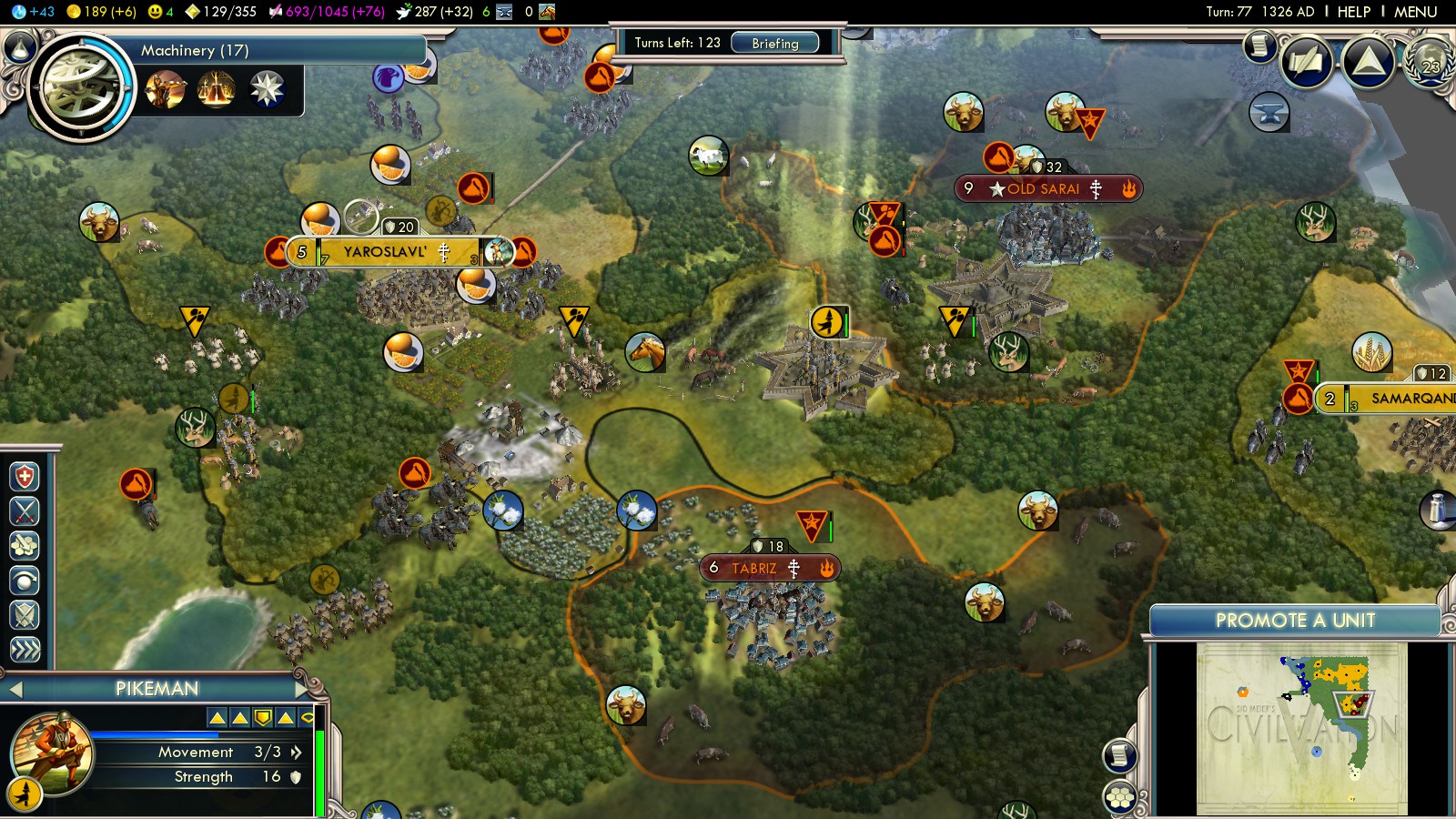Open the HELP Civilopedia
The height and width of the screenshot is (819, 1456).
pos(1353,12)
